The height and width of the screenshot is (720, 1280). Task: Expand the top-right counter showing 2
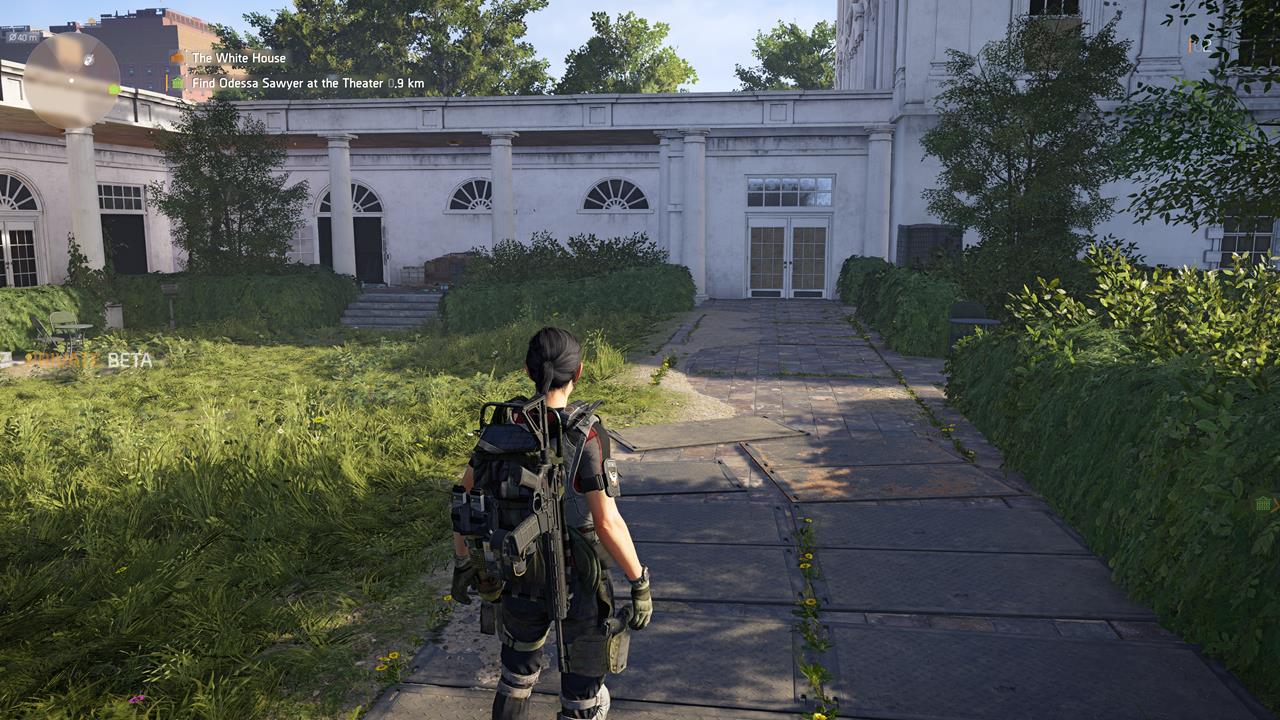point(1207,46)
